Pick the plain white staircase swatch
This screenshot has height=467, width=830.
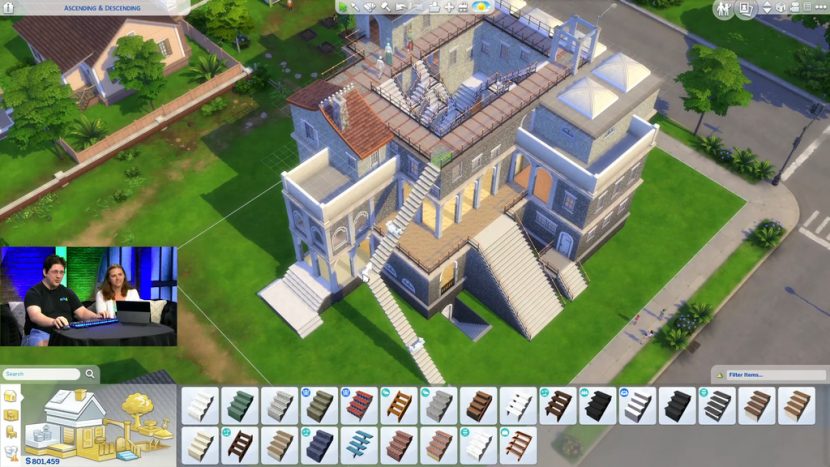[x=199, y=405]
